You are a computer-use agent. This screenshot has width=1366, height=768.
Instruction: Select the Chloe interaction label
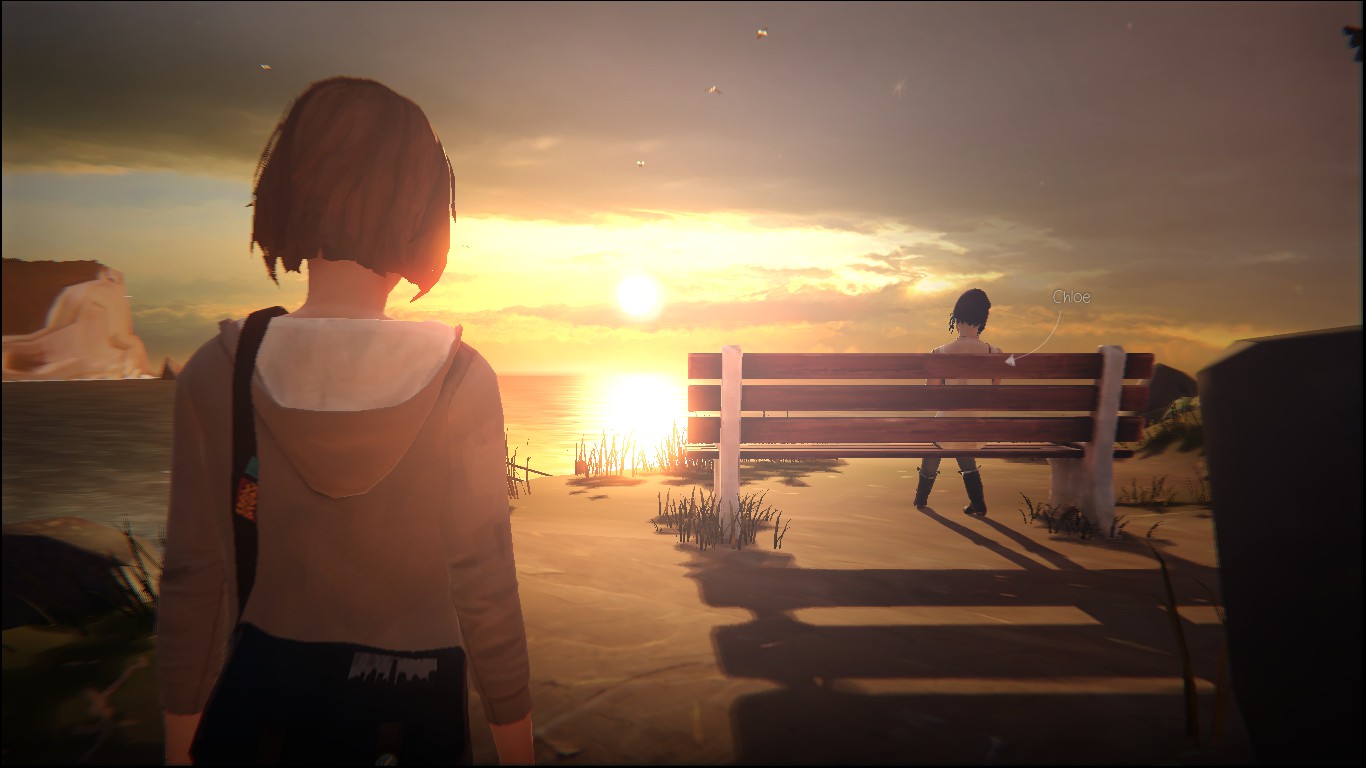point(1070,297)
